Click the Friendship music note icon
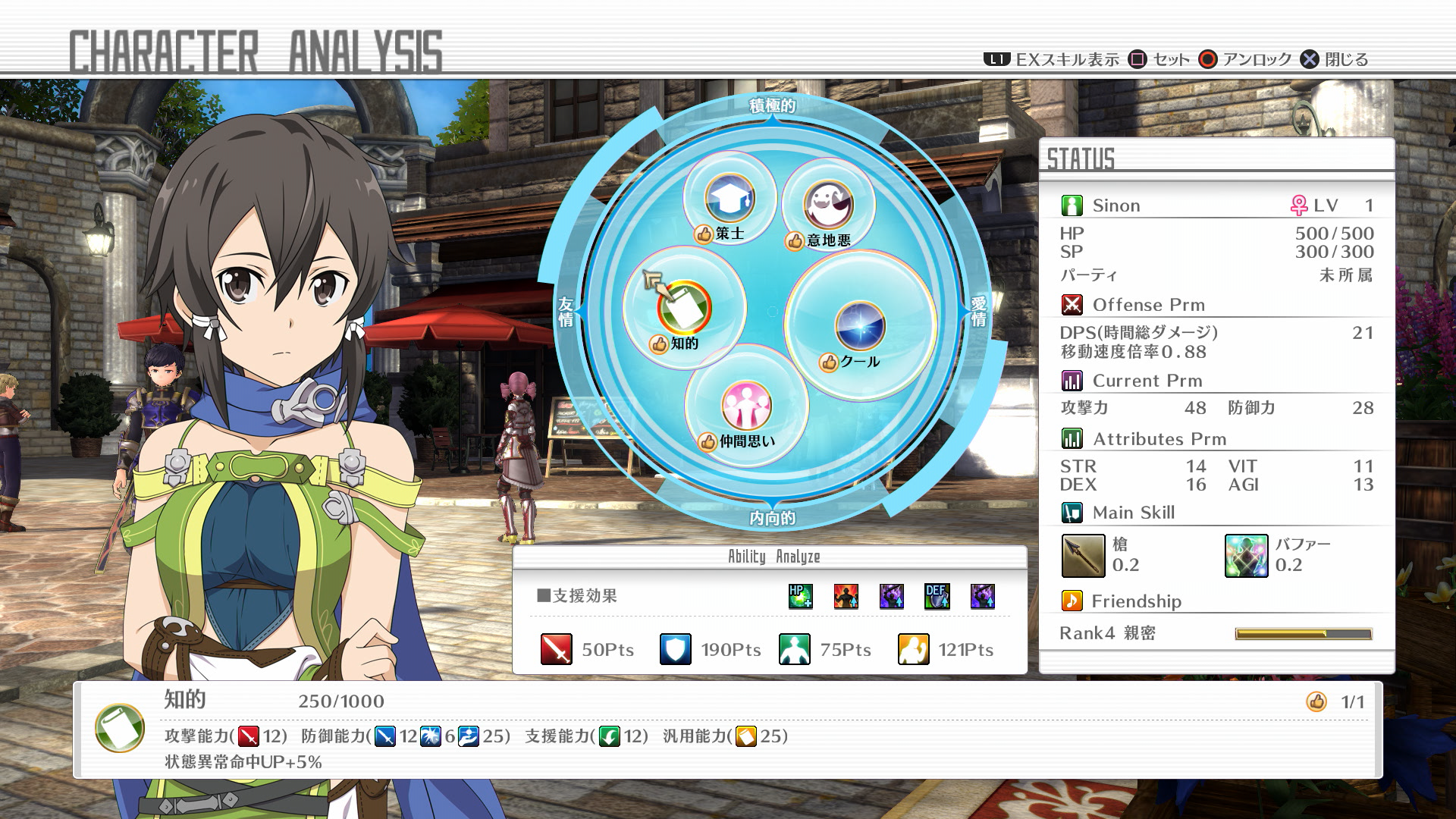 (1071, 601)
